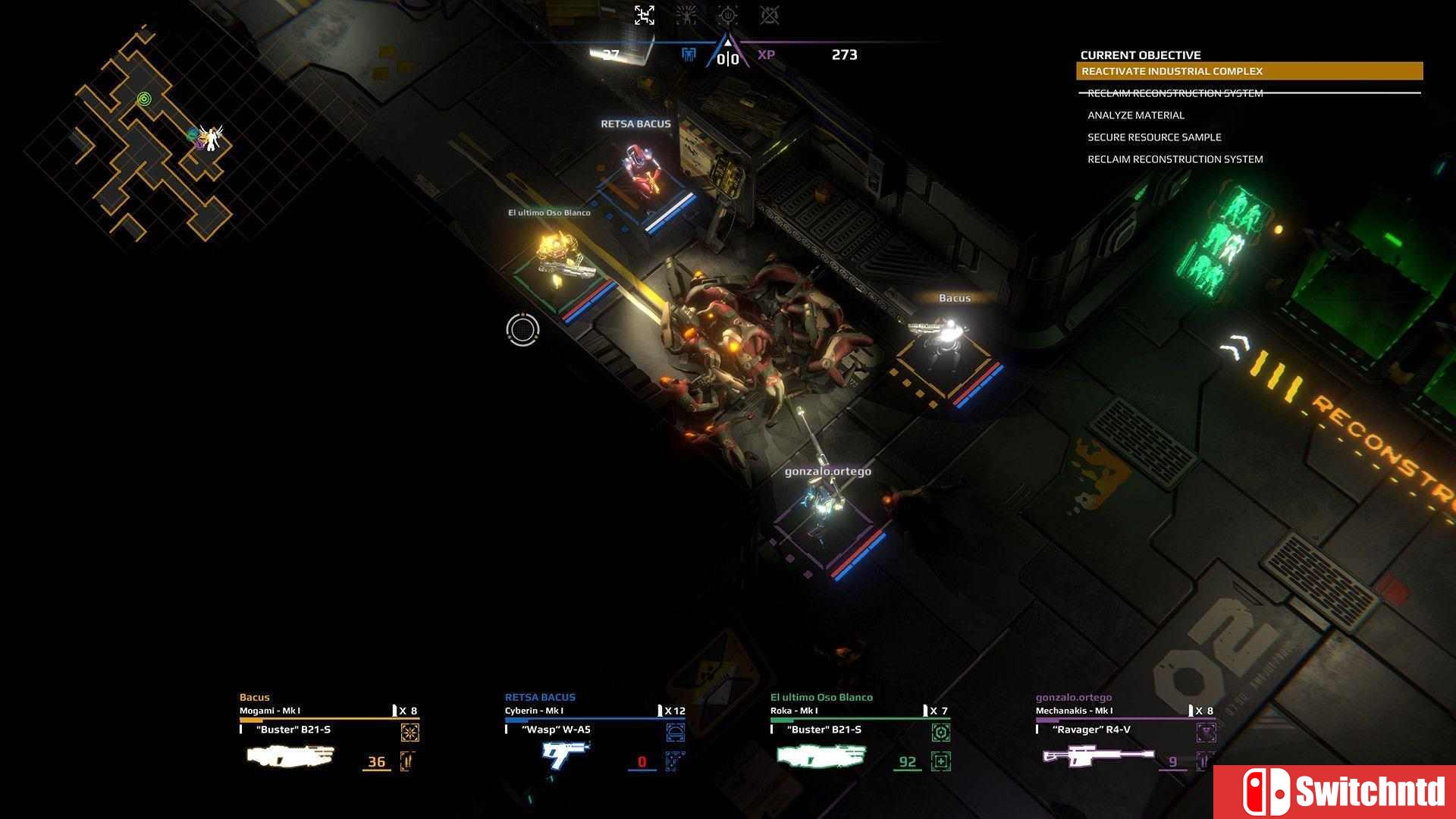Activate RETSA BACUS's blue helmet ability icon
This screenshot has height=819, width=1456.
(675, 733)
